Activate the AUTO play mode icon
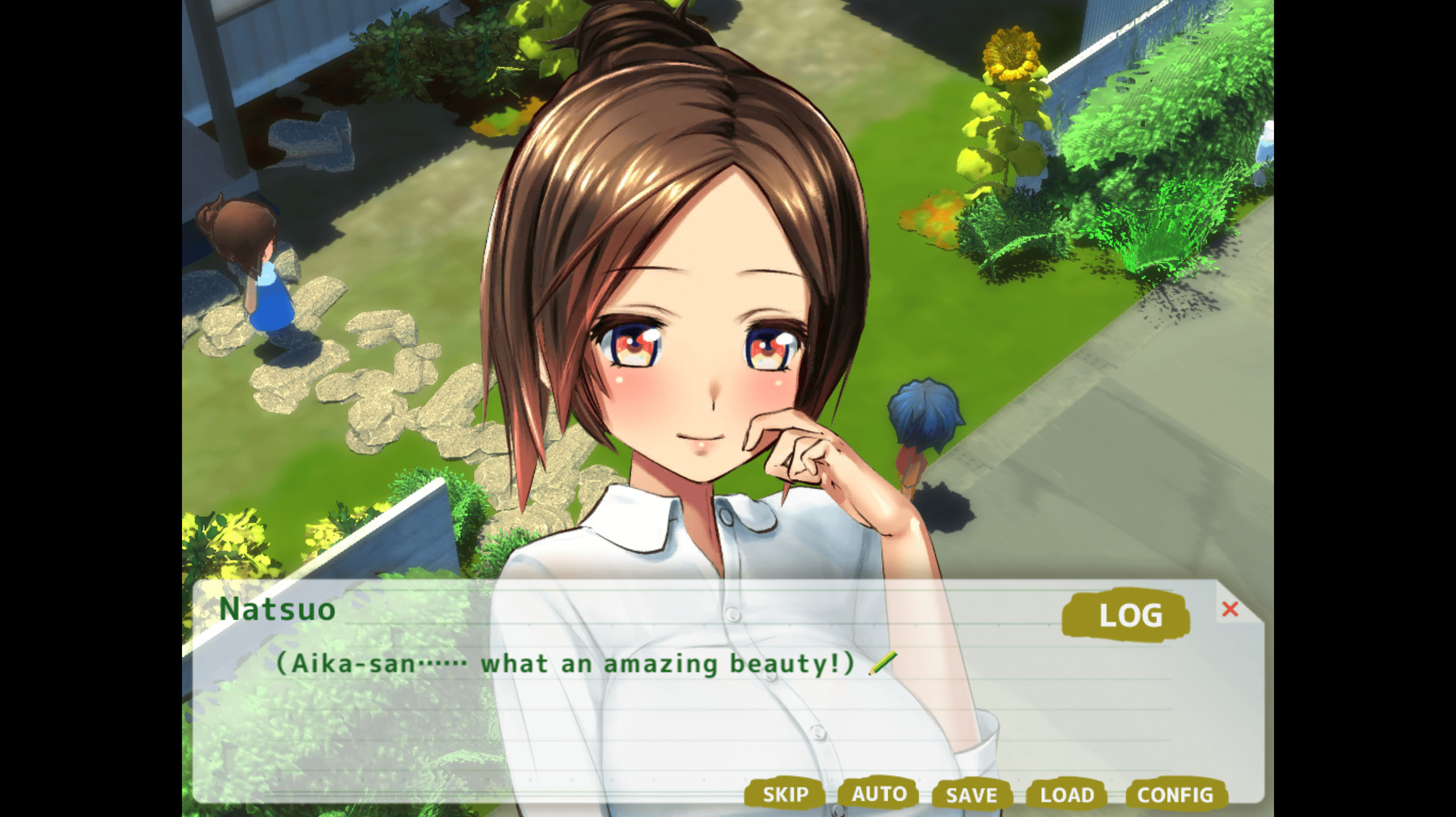1456x817 pixels. [x=879, y=795]
